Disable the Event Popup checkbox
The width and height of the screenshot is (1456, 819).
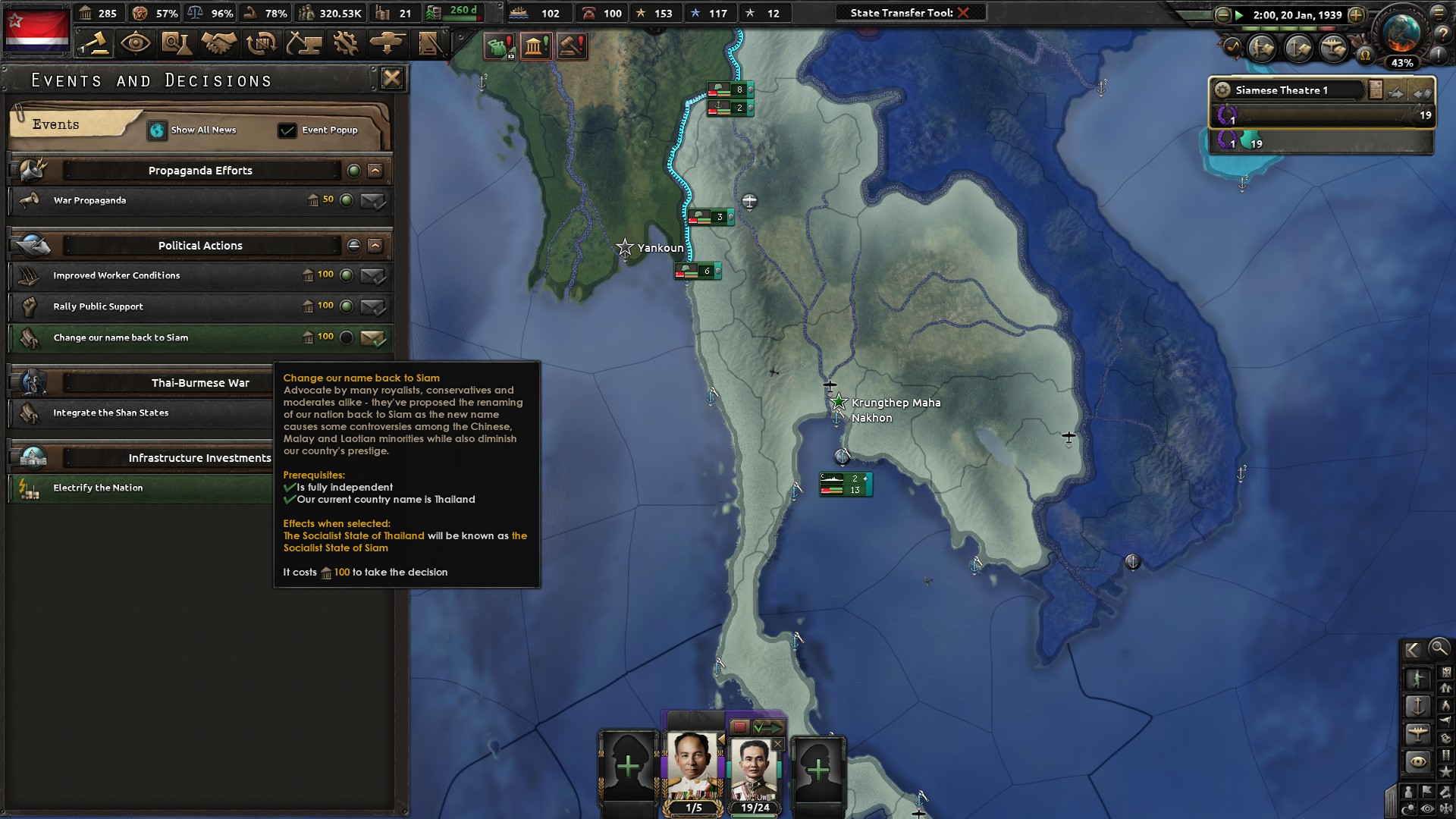click(286, 130)
